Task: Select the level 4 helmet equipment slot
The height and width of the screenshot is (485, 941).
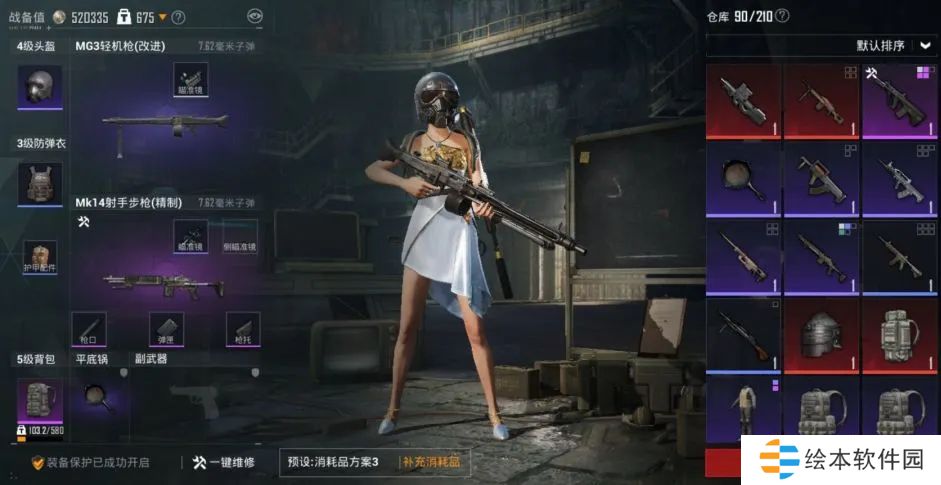Action: point(40,87)
